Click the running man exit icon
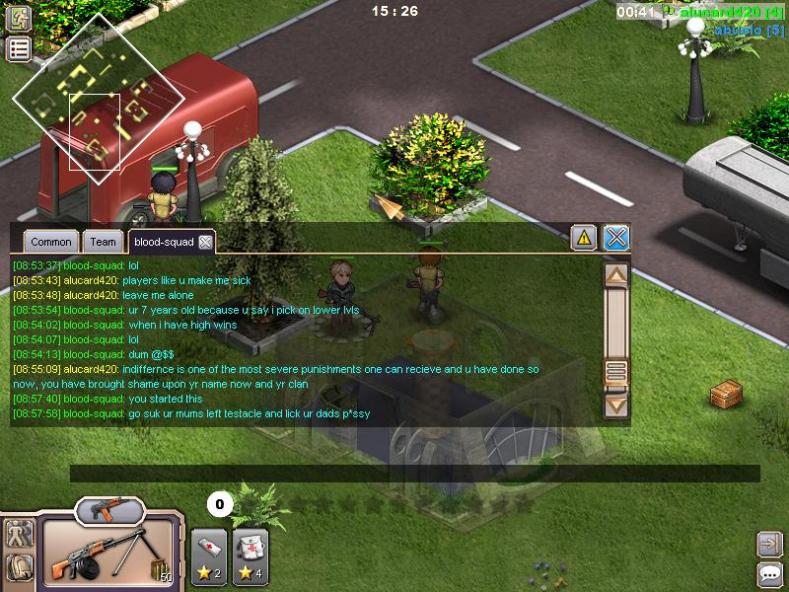The image size is (789, 592). [x=19, y=17]
